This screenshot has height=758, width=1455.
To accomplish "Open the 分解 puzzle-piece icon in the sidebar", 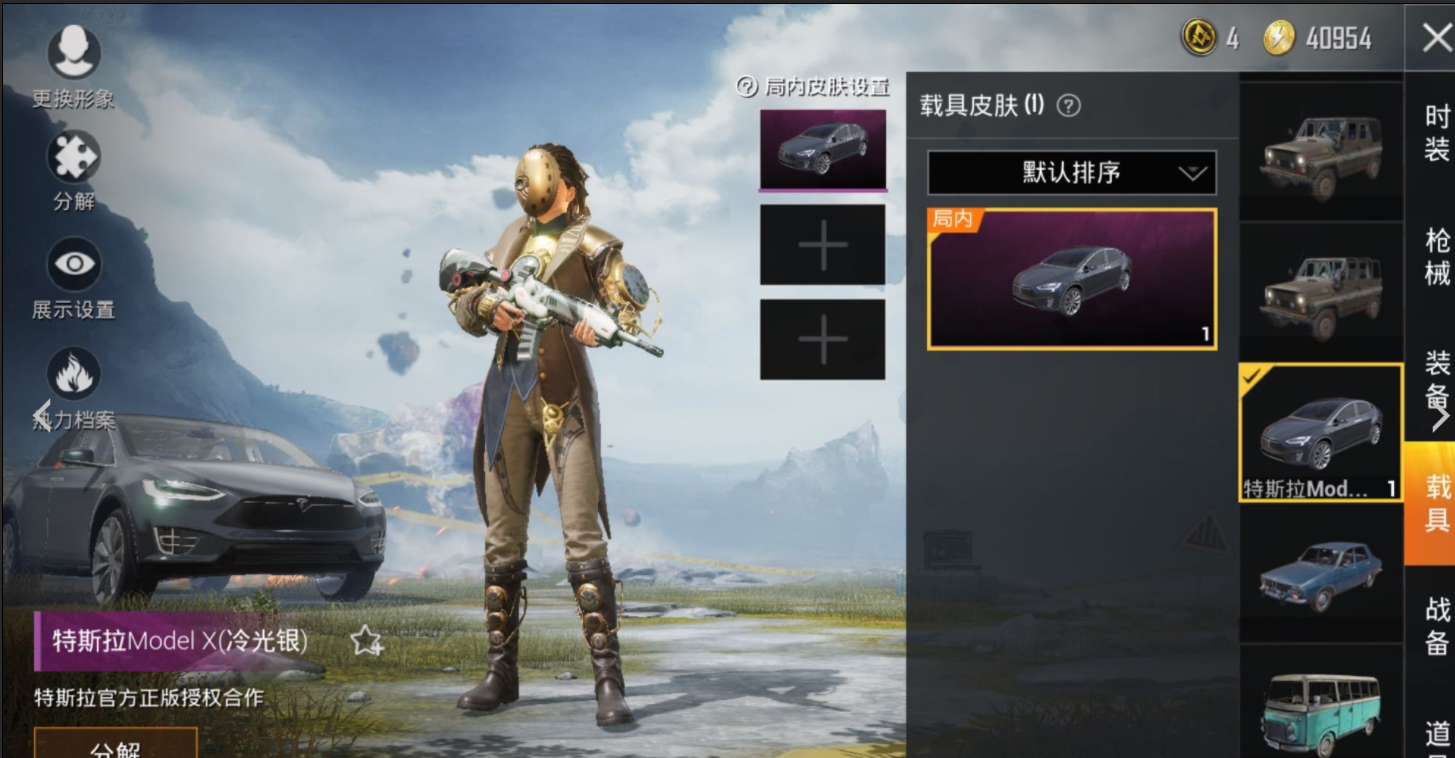I will tap(74, 158).
